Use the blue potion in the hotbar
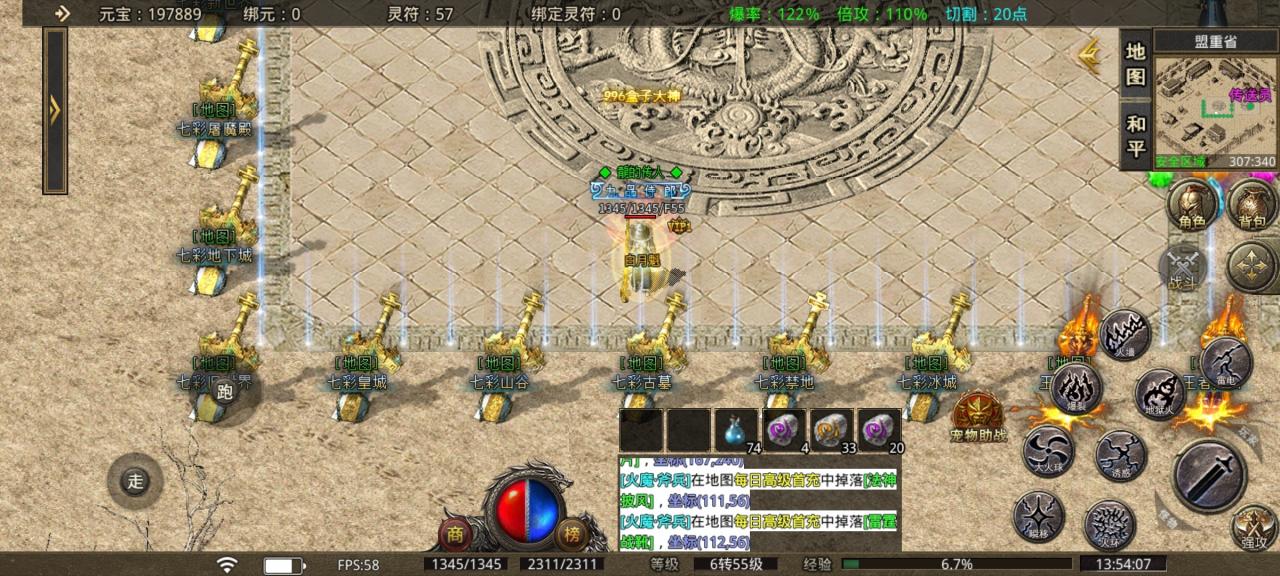This screenshot has width=1280, height=576. click(735, 430)
